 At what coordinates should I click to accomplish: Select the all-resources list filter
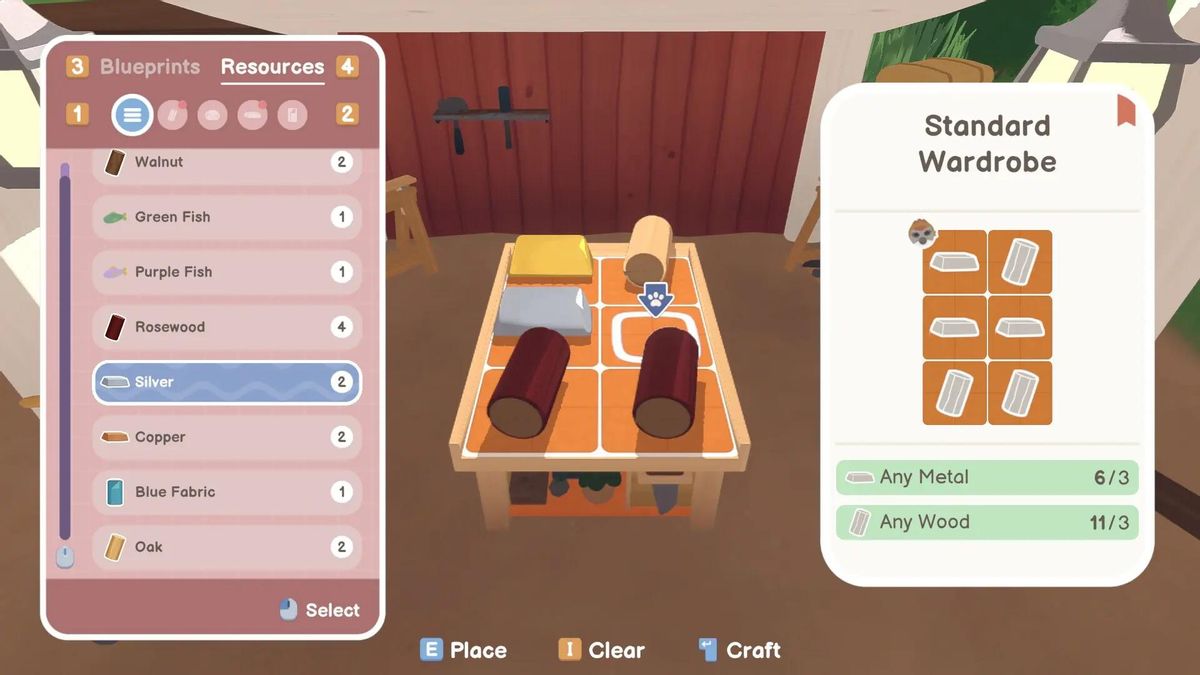[x=132, y=115]
